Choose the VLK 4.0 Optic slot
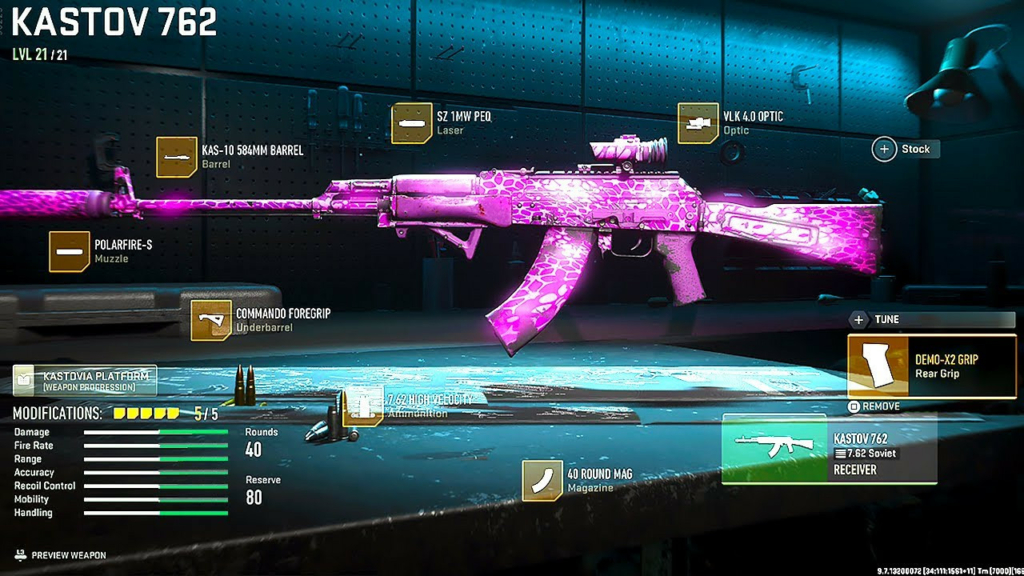 click(x=698, y=123)
